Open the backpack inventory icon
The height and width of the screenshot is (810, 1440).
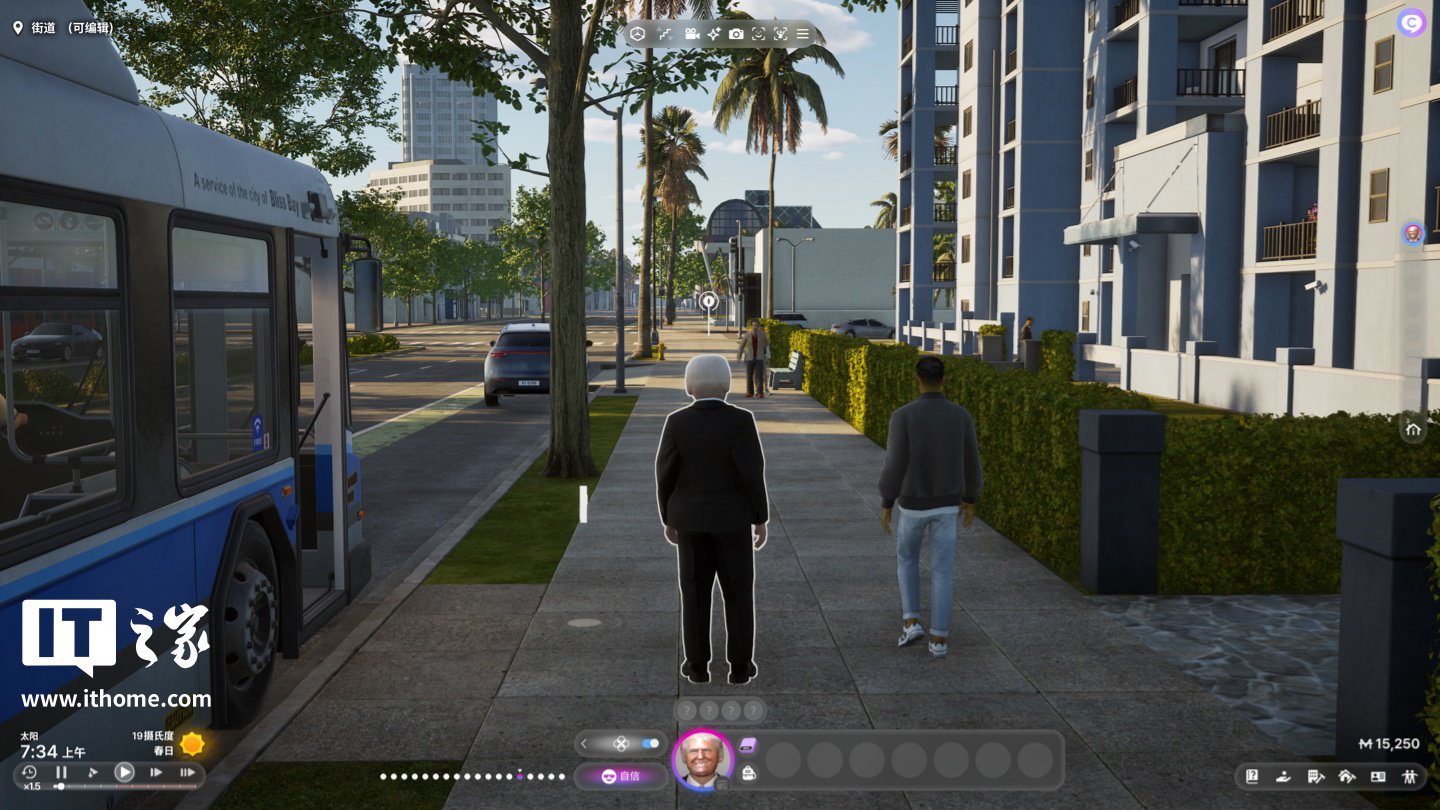click(748, 772)
